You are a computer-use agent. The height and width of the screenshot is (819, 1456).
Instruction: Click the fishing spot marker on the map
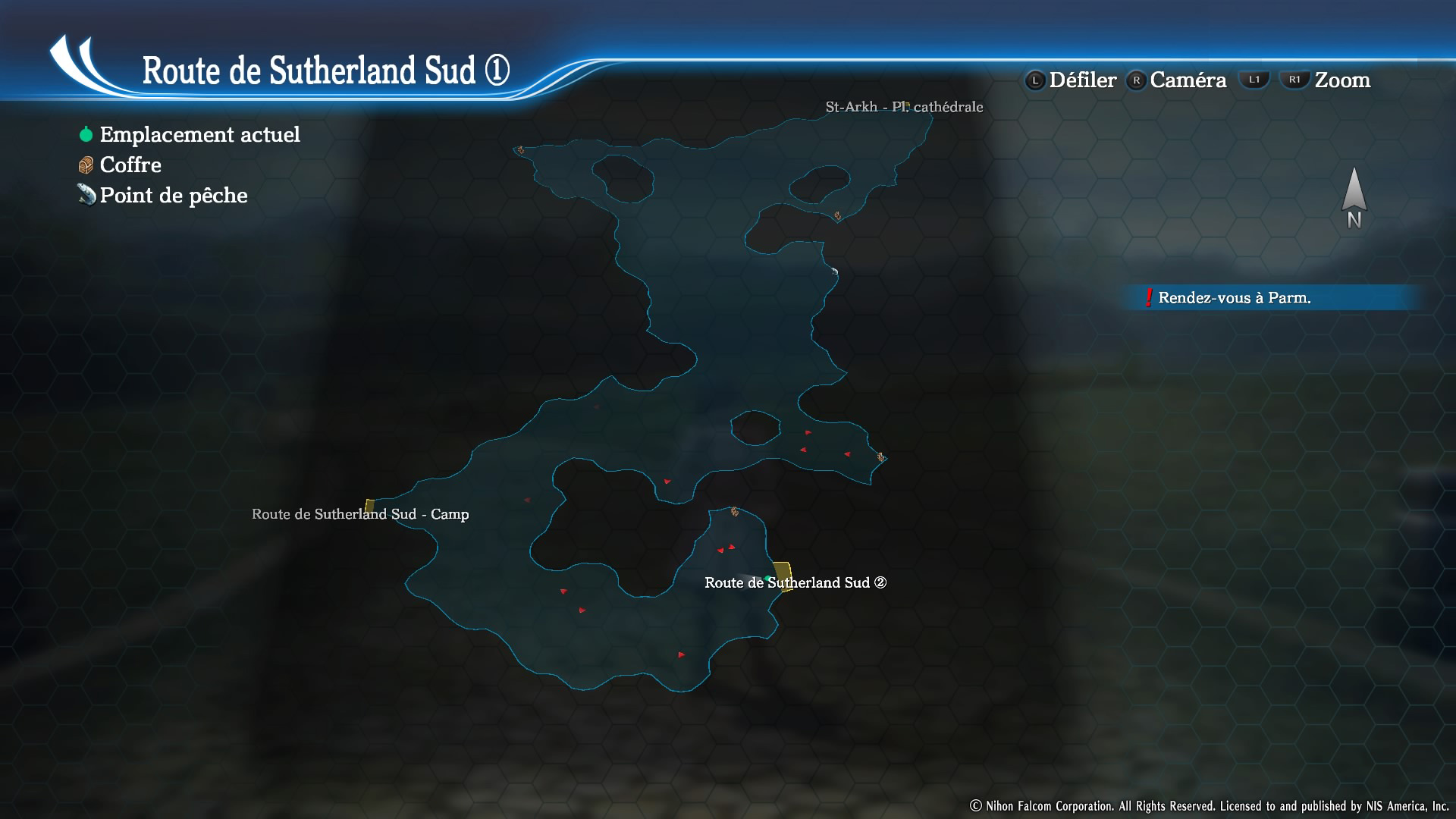coord(834,271)
